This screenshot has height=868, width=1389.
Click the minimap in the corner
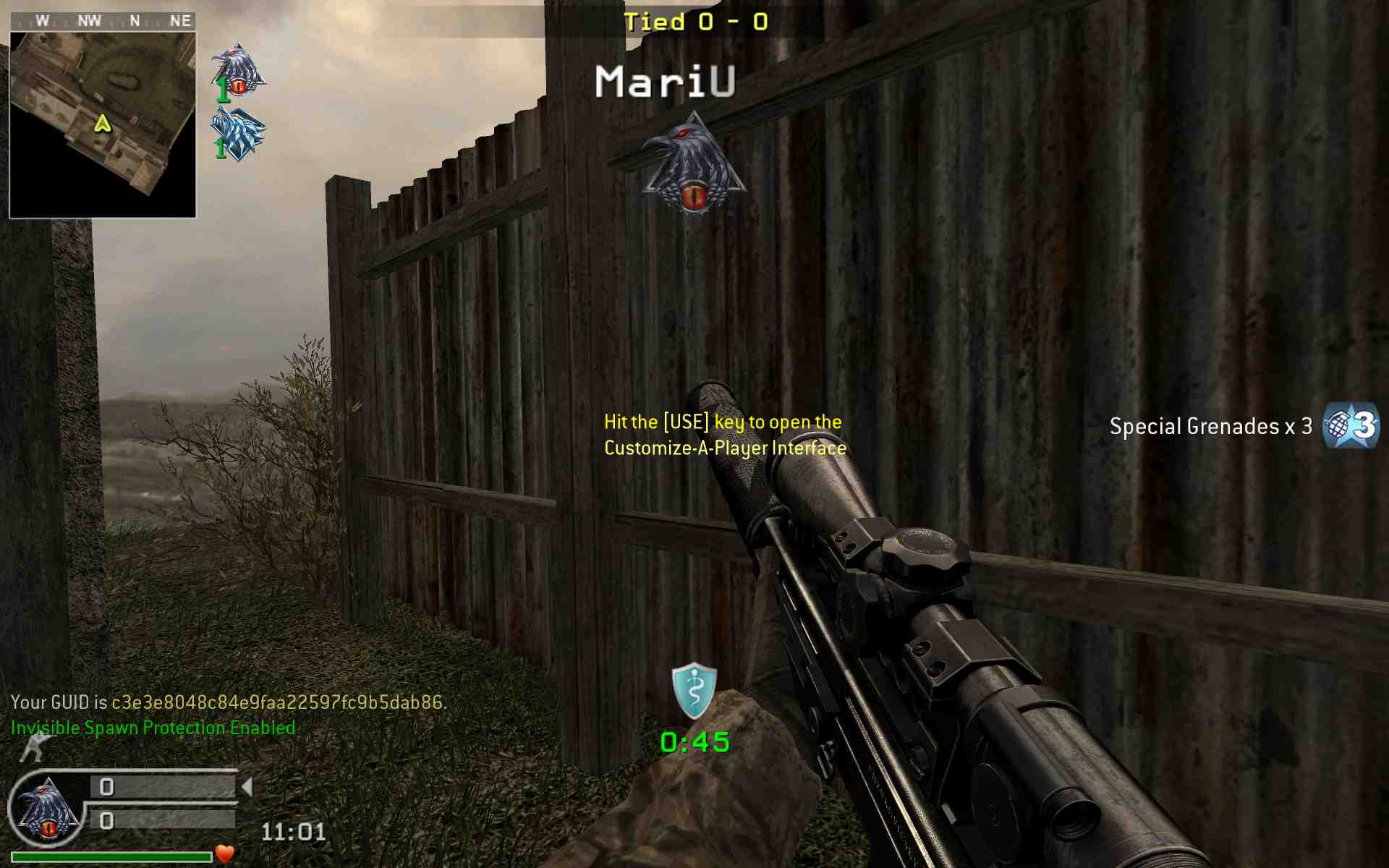(103, 124)
